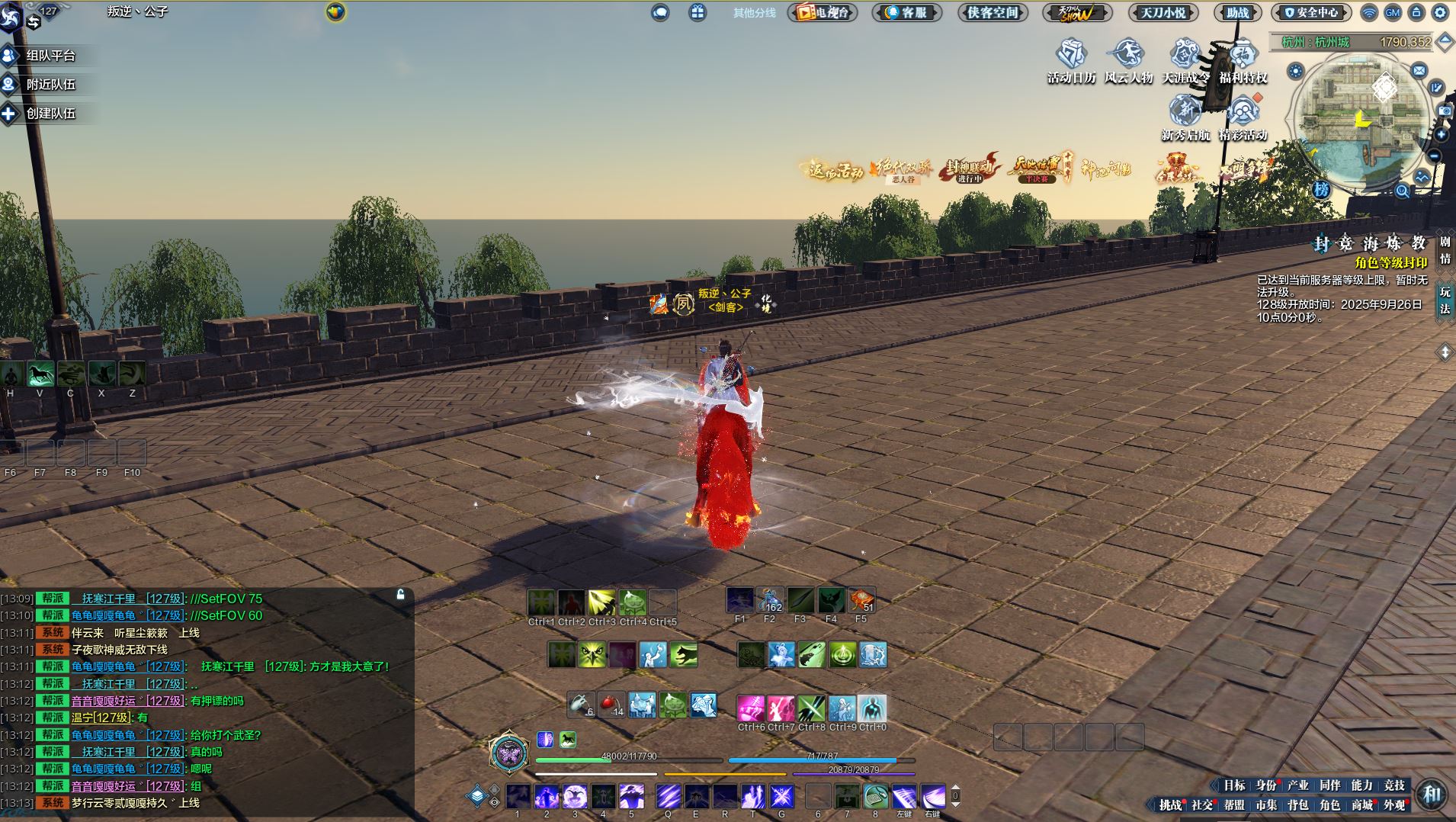Open the 帮盟 guild menu

coord(1233,805)
